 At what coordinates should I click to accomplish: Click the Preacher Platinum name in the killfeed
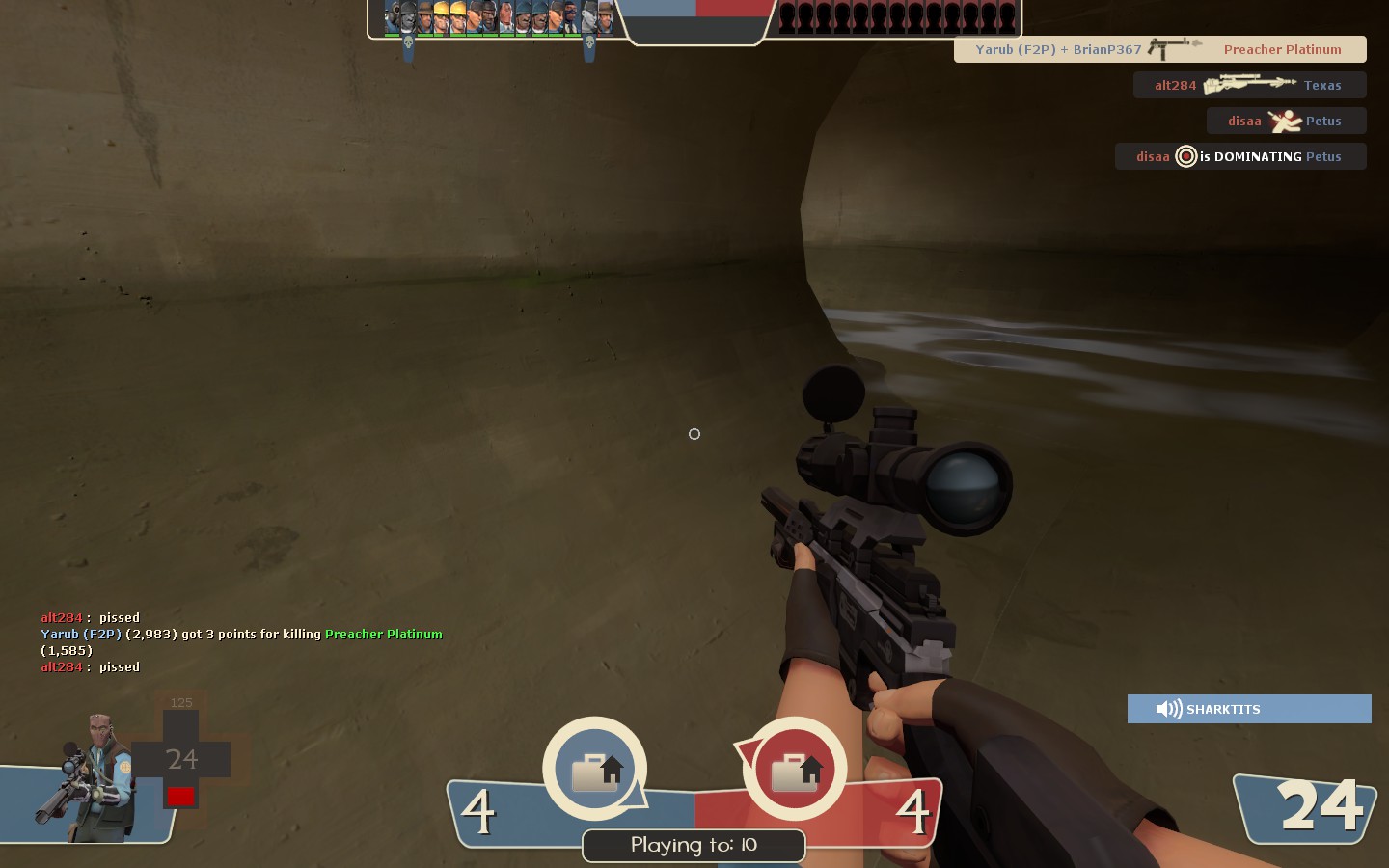pyautogui.click(x=1283, y=49)
